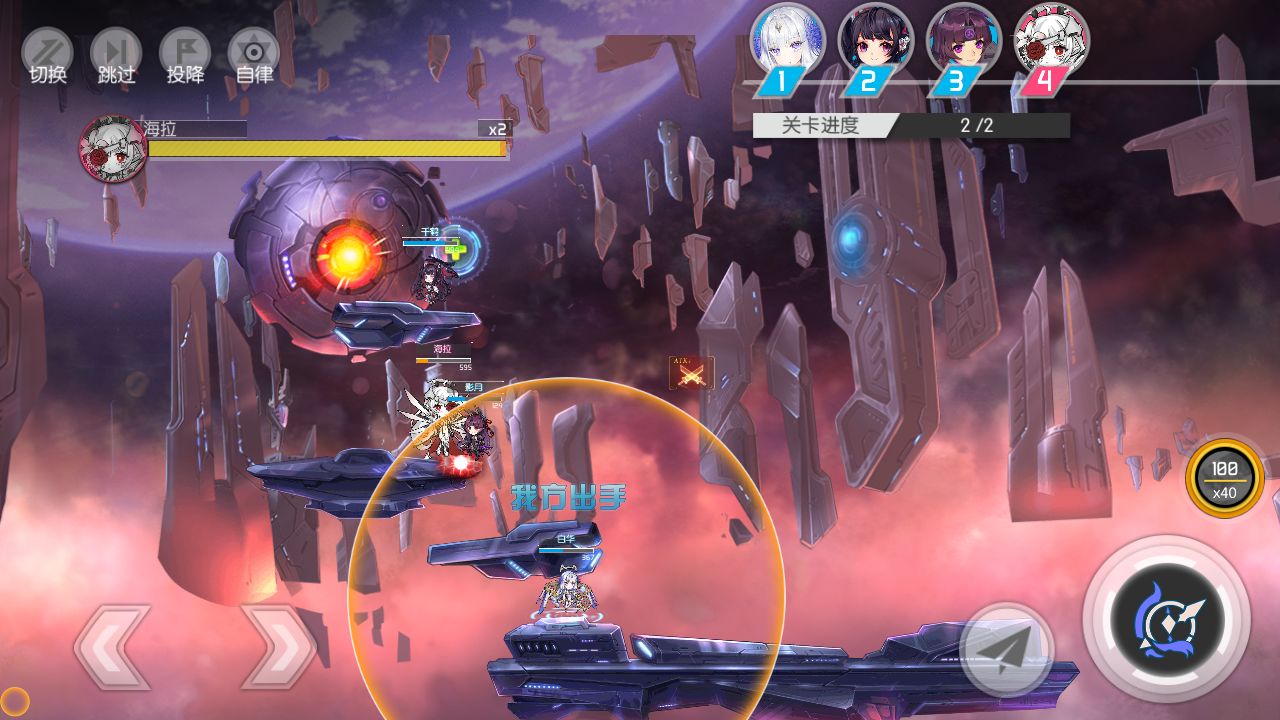The height and width of the screenshot is (720, 1280).
Task: Select the white-haired character portrait numbered 1
Action: click(x=787, y=42)
